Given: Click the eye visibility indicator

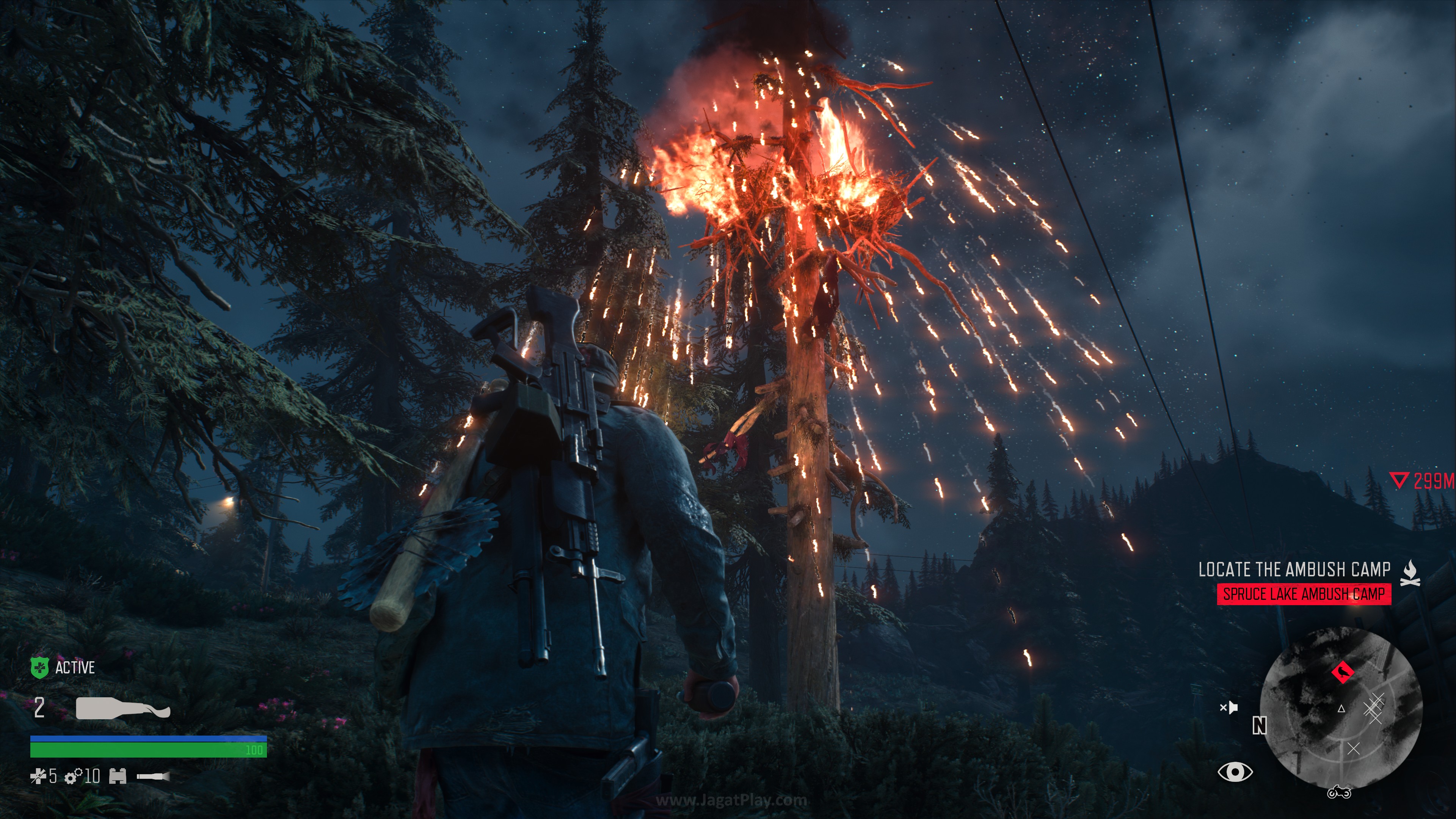Looking at the screenshot, I should 1235,772.
